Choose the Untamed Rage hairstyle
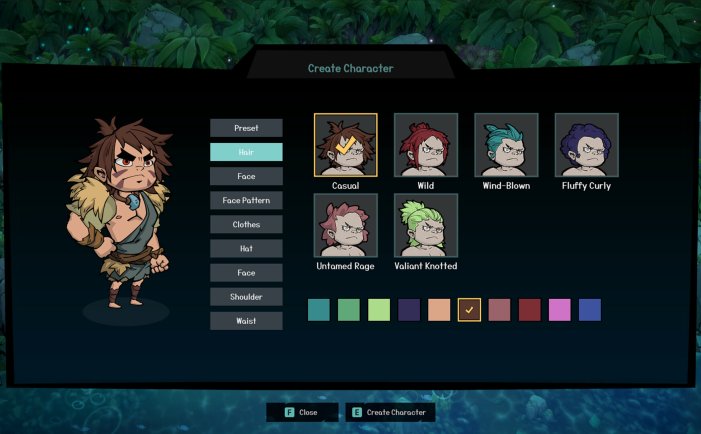The width and height of the screenshot is (701, 434). (x=346, y=226)
